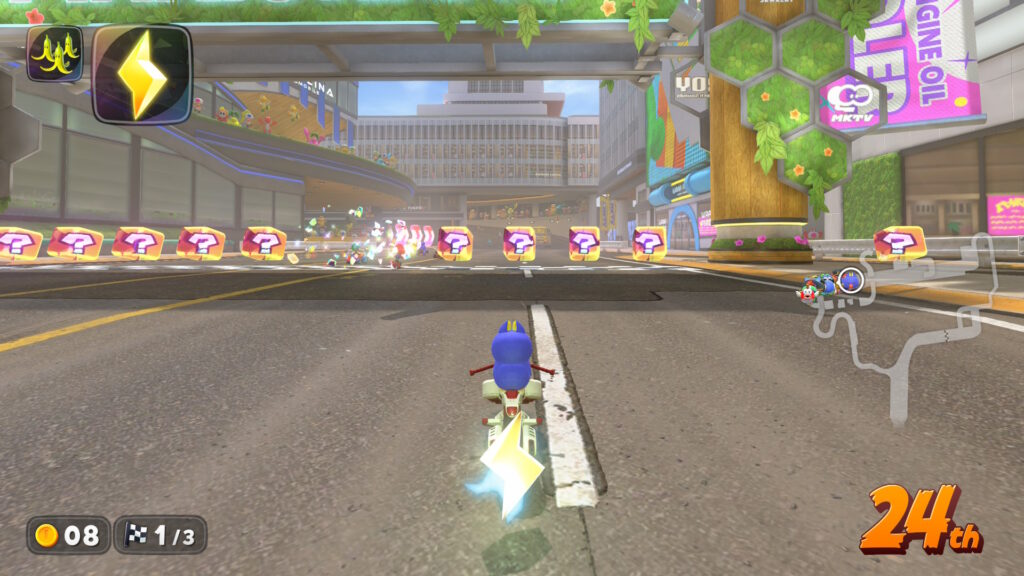Click the banana bunch reserve item slot

coord(54,55)
